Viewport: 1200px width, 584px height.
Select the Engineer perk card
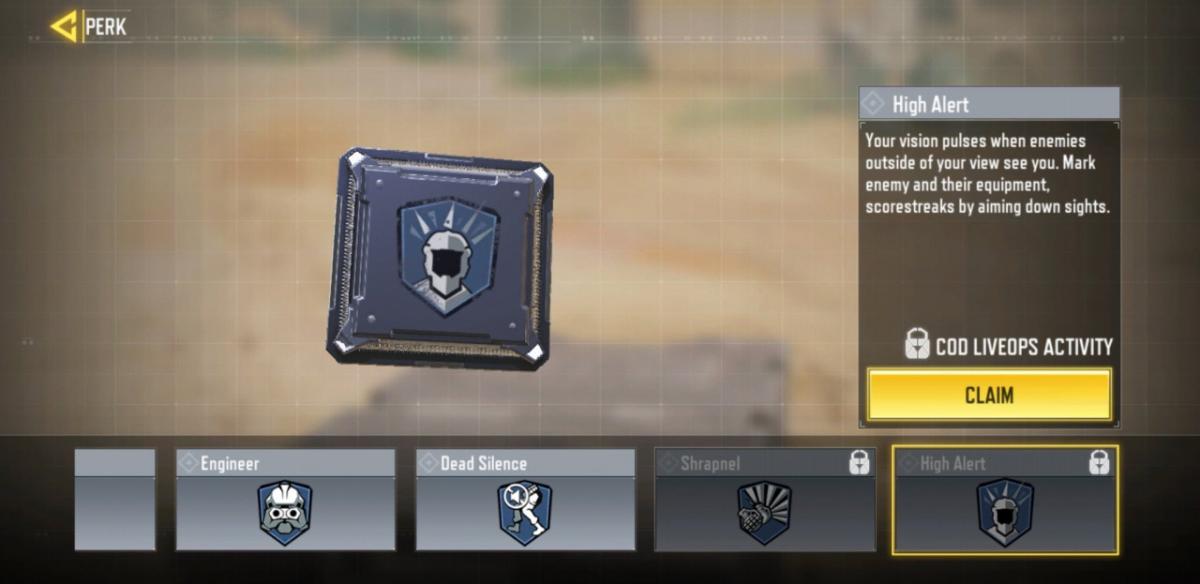pos(285,499)
